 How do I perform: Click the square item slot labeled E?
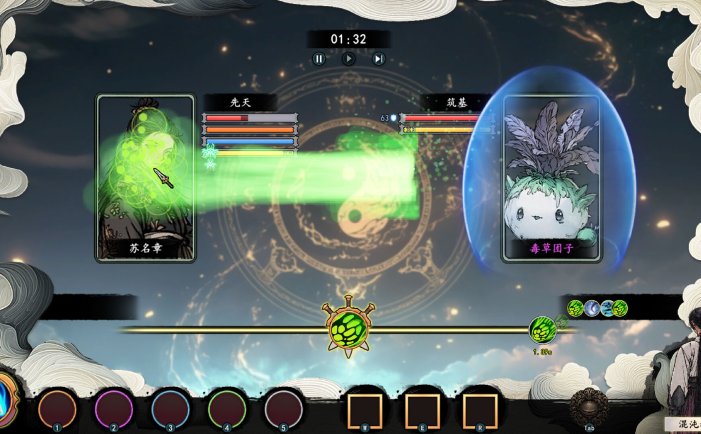(x=421, y=410)
